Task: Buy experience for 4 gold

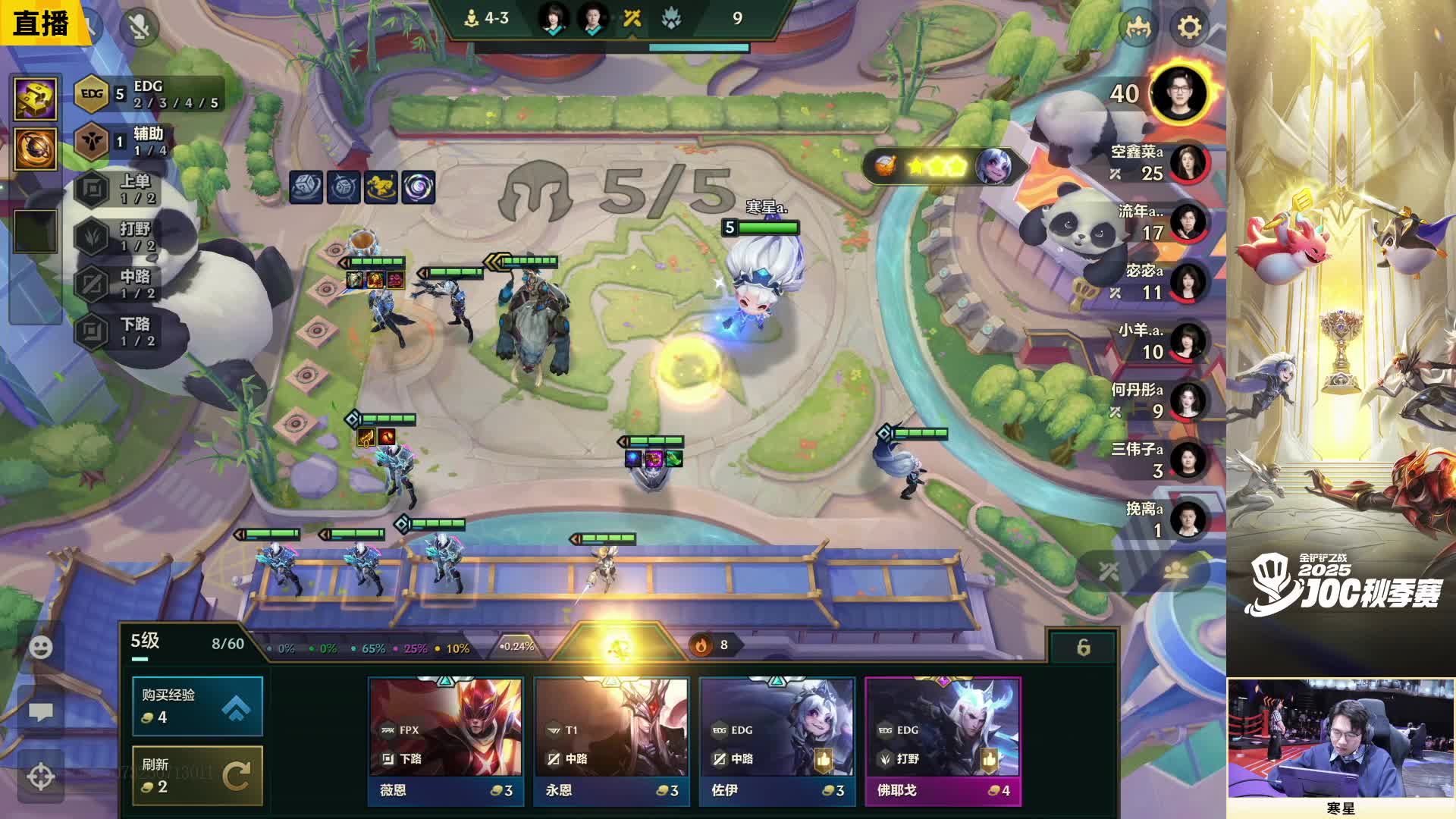Action: [197, 706]
